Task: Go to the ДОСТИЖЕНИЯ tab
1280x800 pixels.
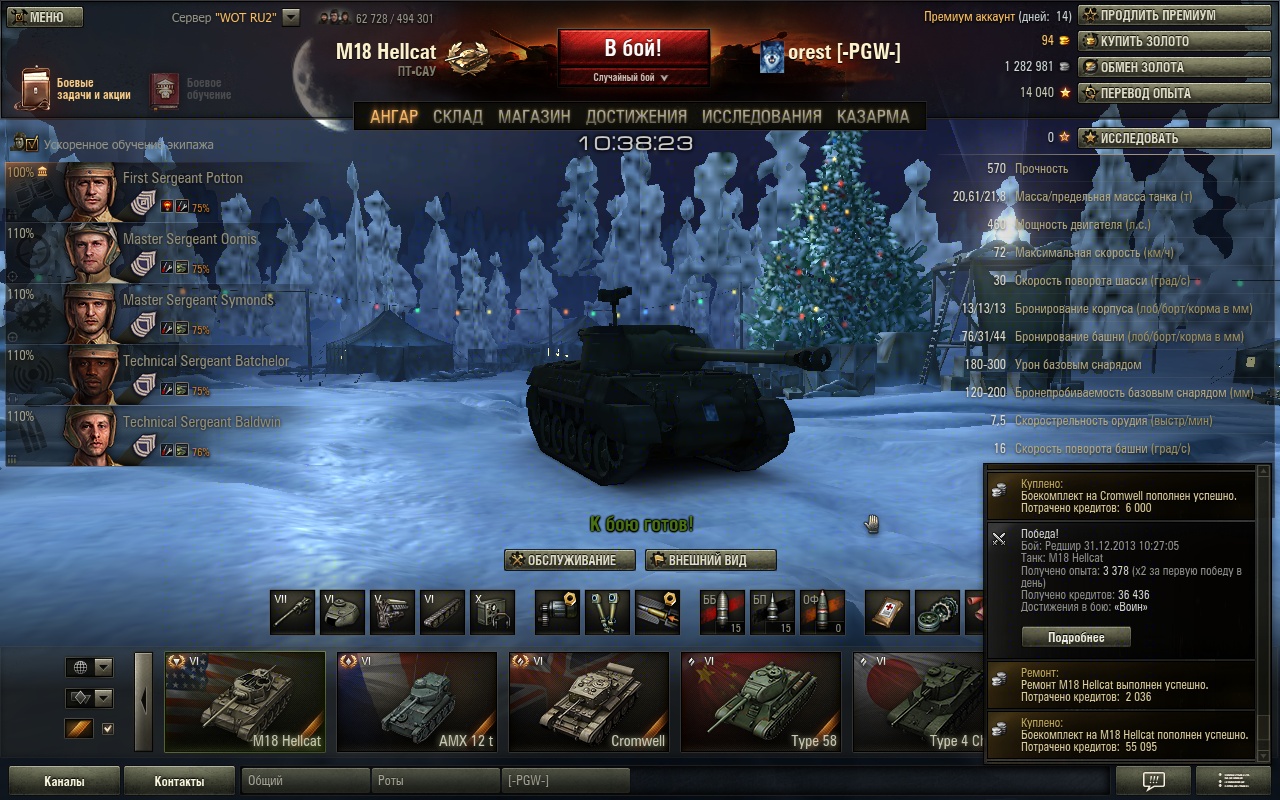Action: tap(636, 116)
